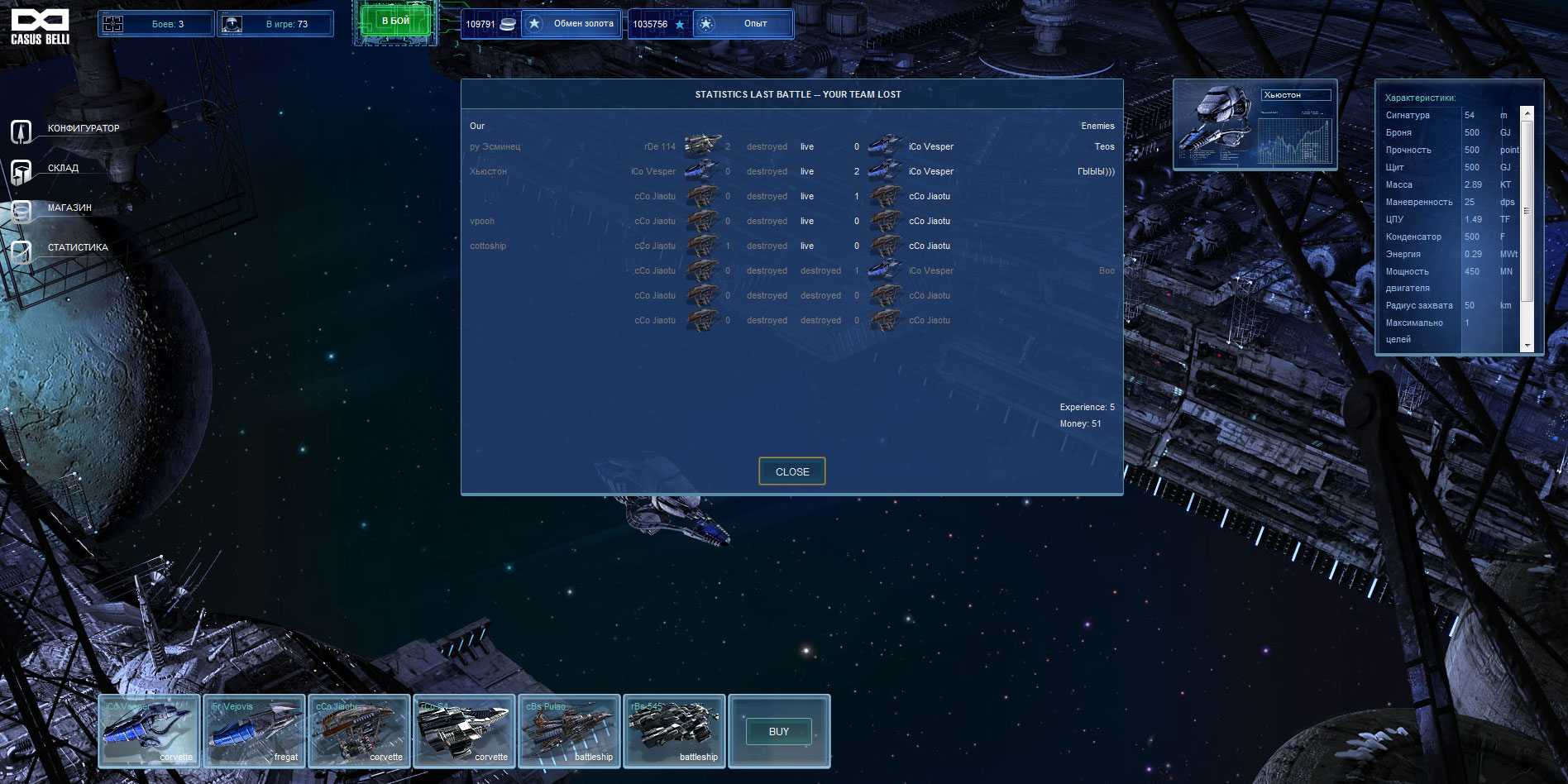The height and width of the screenshot is (784, 1568).
Task: Choose the iFr Vejovis fregat
Action: click(254, 731)
